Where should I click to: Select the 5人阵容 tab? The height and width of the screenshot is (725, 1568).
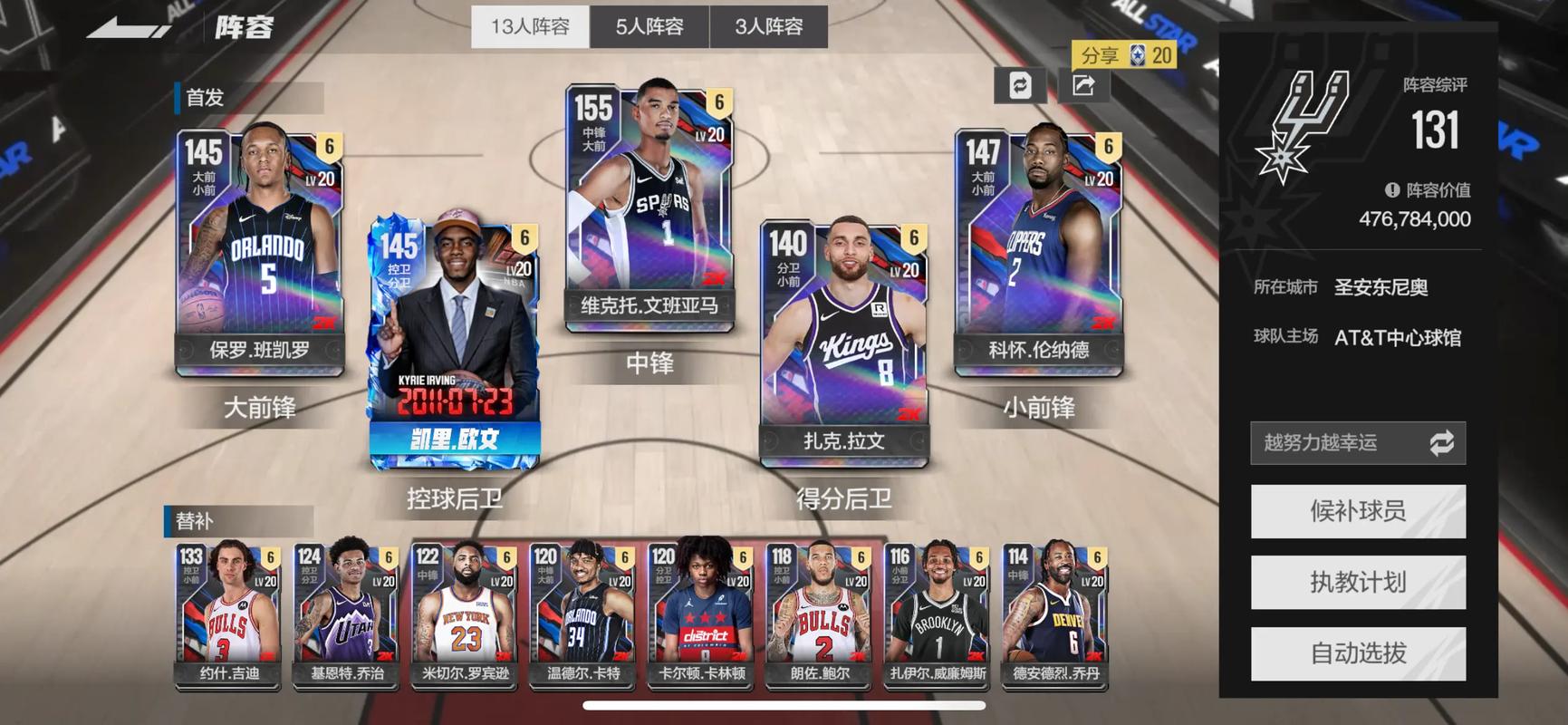pyautogui.click(x=649, y=27)
